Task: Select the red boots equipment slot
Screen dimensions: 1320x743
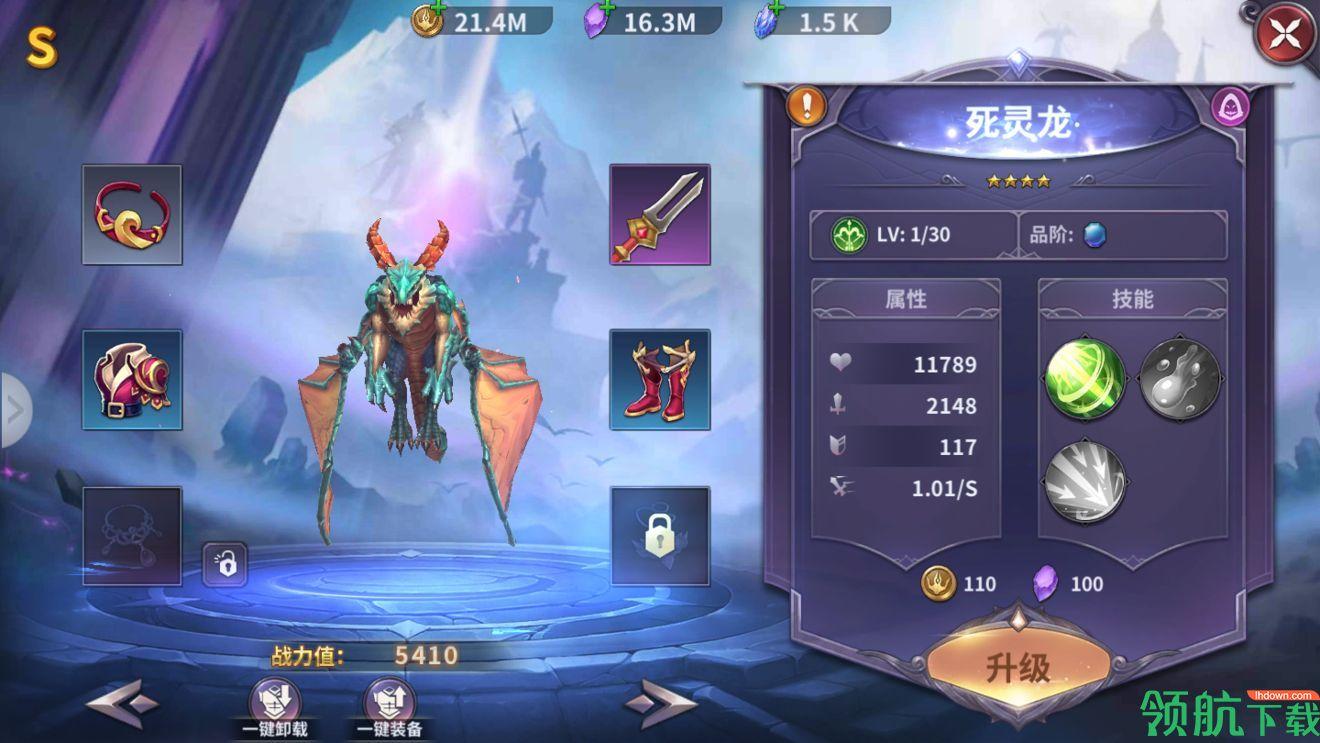Action: (658, 380)
